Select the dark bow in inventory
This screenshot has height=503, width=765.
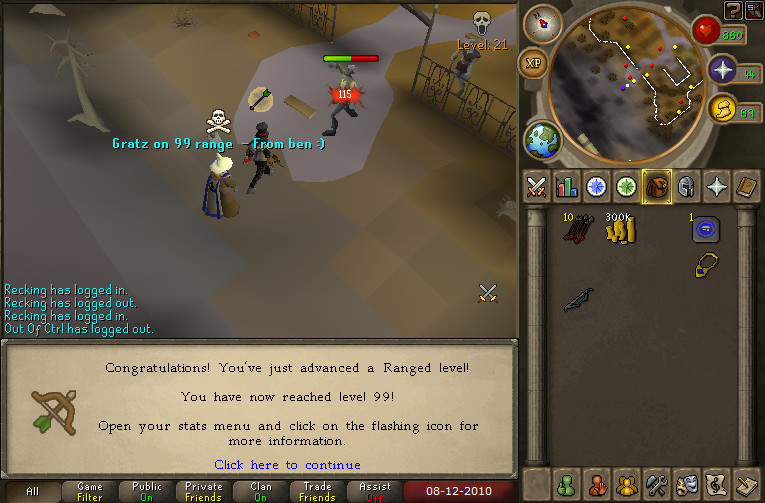578,300
